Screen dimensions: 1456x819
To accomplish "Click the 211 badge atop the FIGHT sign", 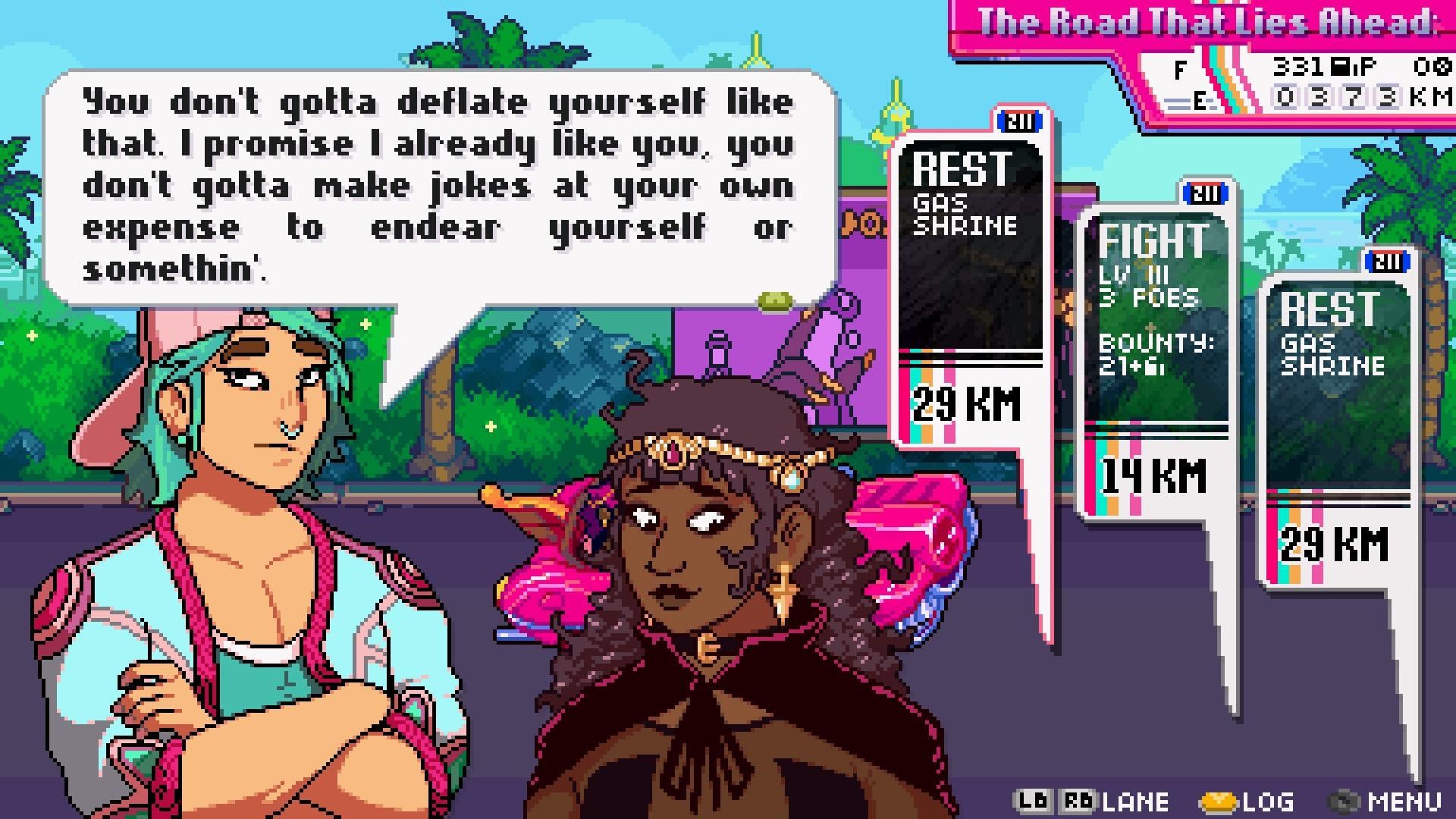I will [x=1206, y=193].
